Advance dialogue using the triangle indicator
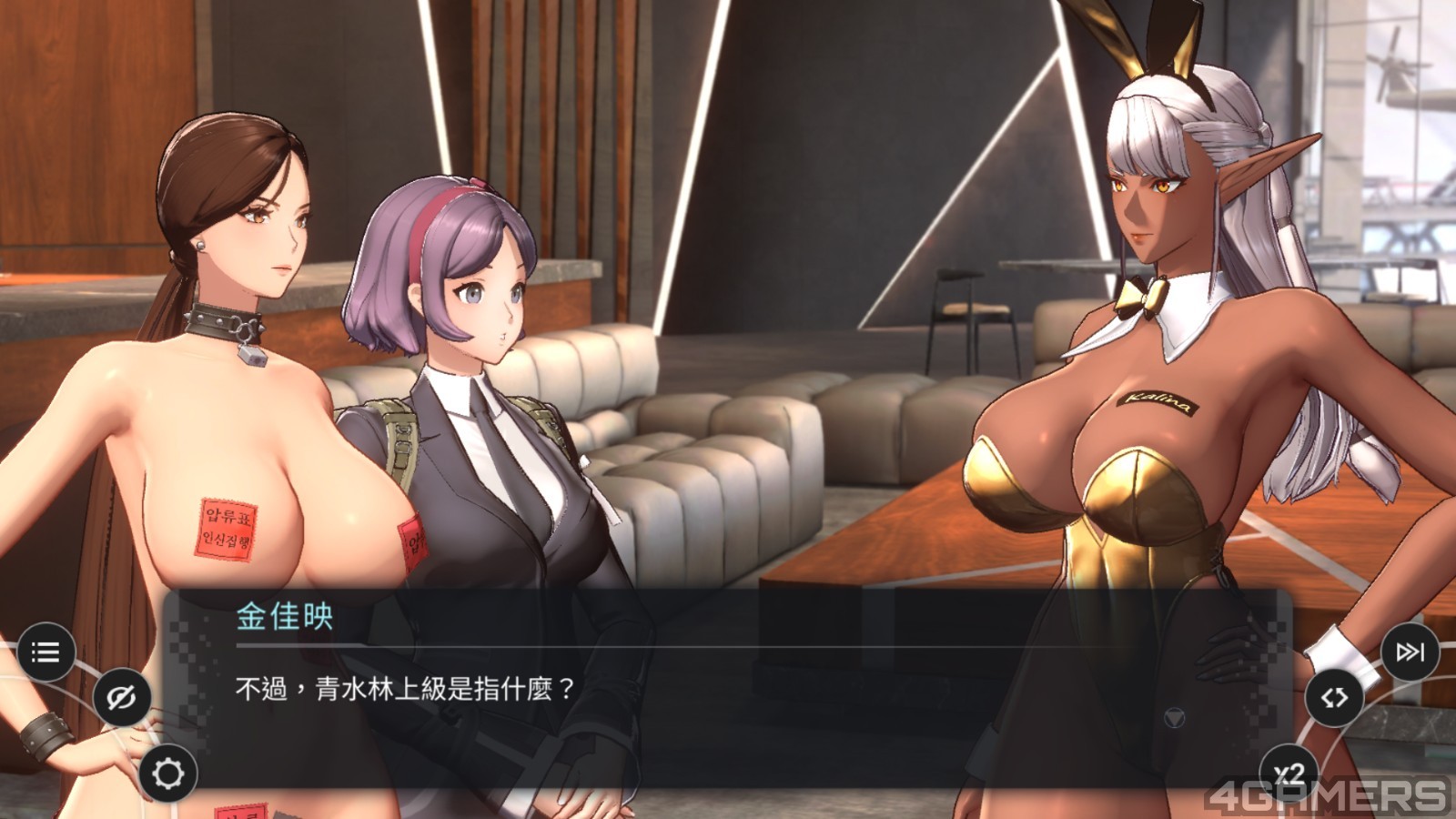This screenshot has height=819, width=1456. (x=1175, y=718)
